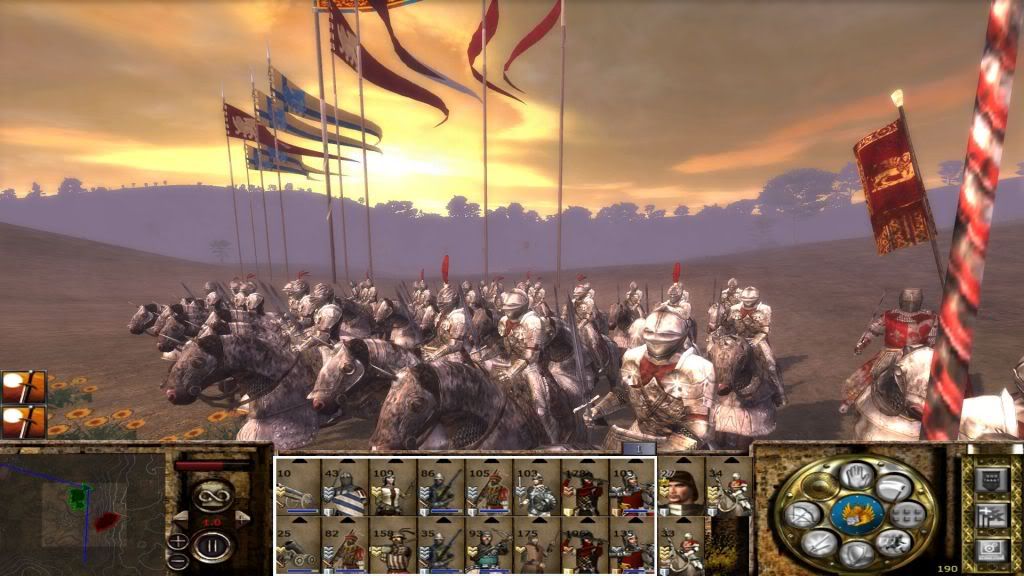Zoom out the minimap with minus button

pos(177,559)
